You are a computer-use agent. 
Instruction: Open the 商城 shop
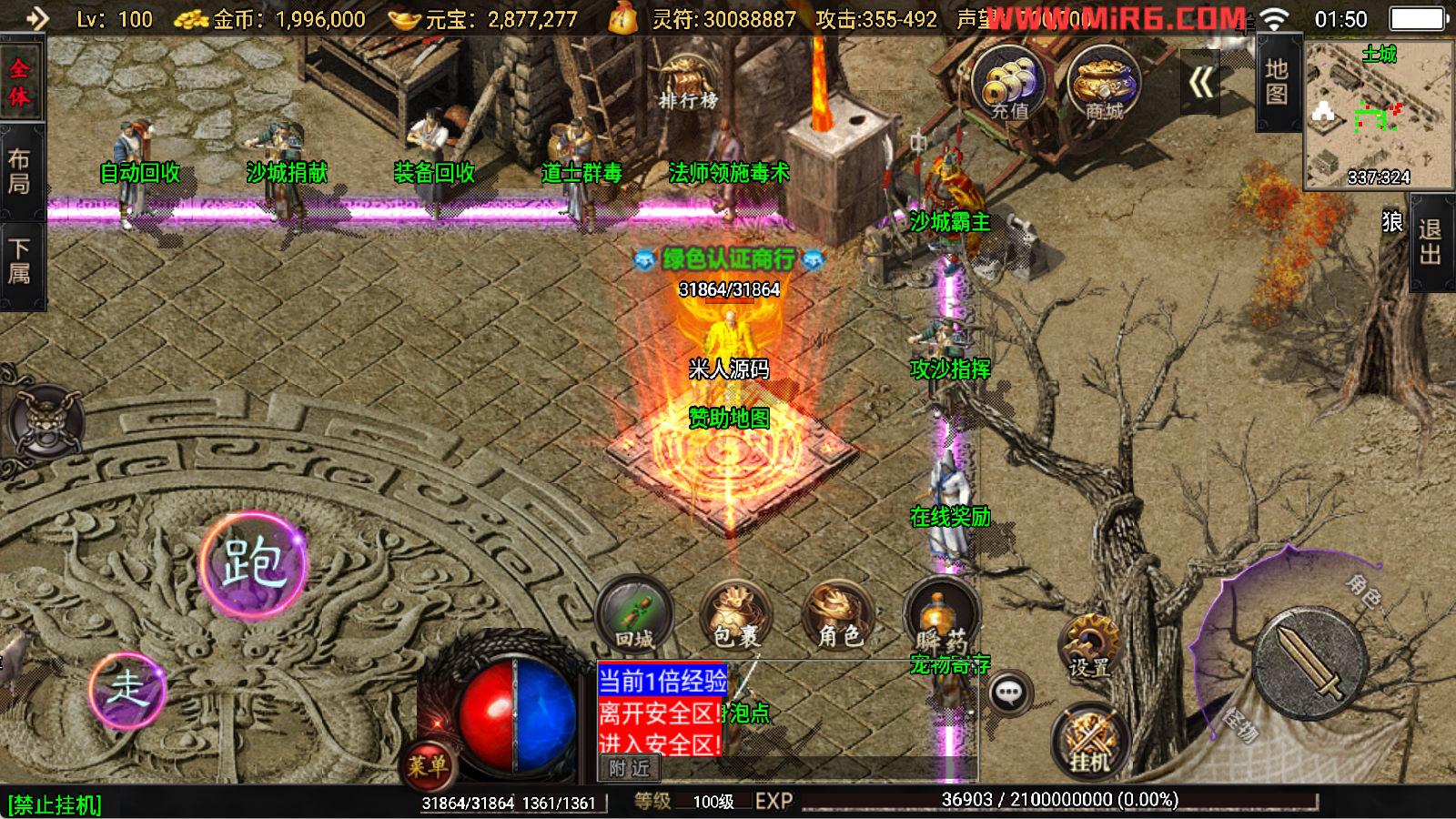coord(1103,84)
